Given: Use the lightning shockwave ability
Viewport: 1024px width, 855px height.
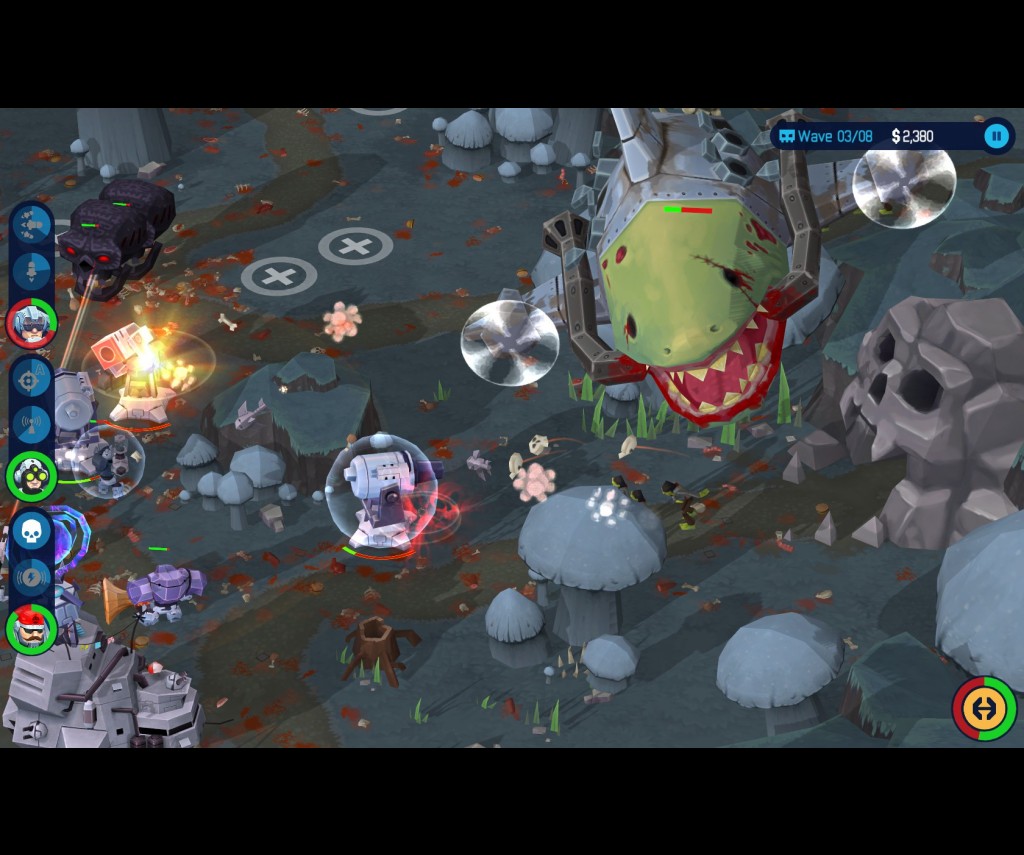Looking at the screenshot, I should pyautogui.click(x=32, y=577).
